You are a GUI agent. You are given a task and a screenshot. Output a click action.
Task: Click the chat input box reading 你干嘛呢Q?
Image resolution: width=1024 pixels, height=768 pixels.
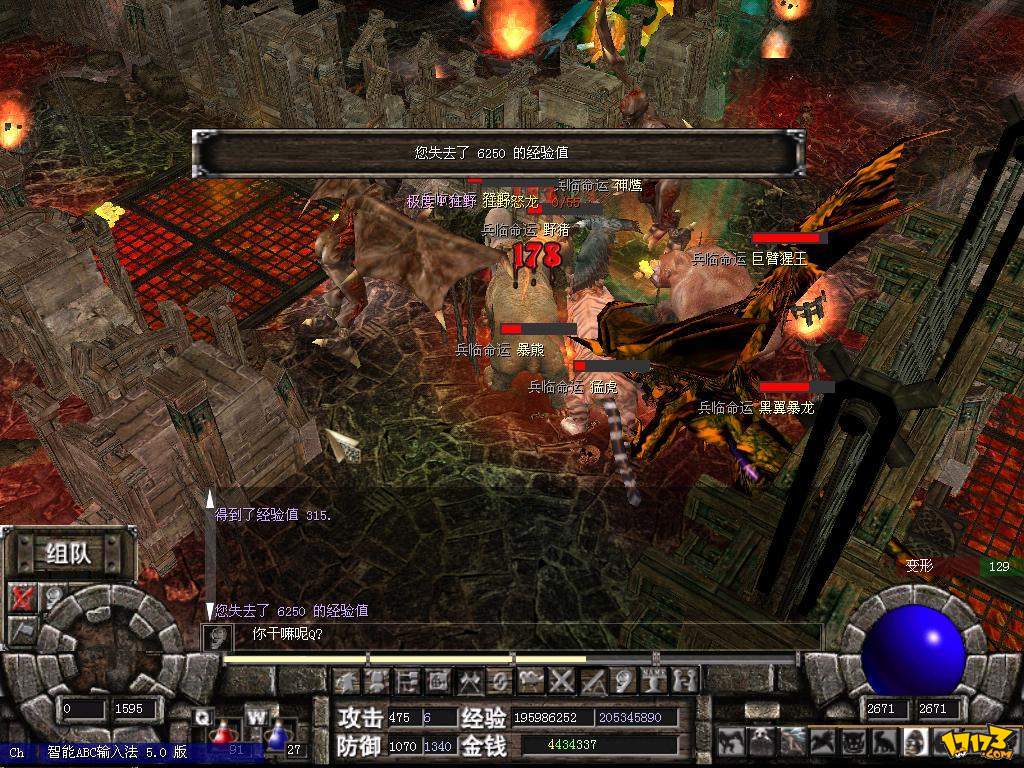pyautogui.click(x=520, y=635)
